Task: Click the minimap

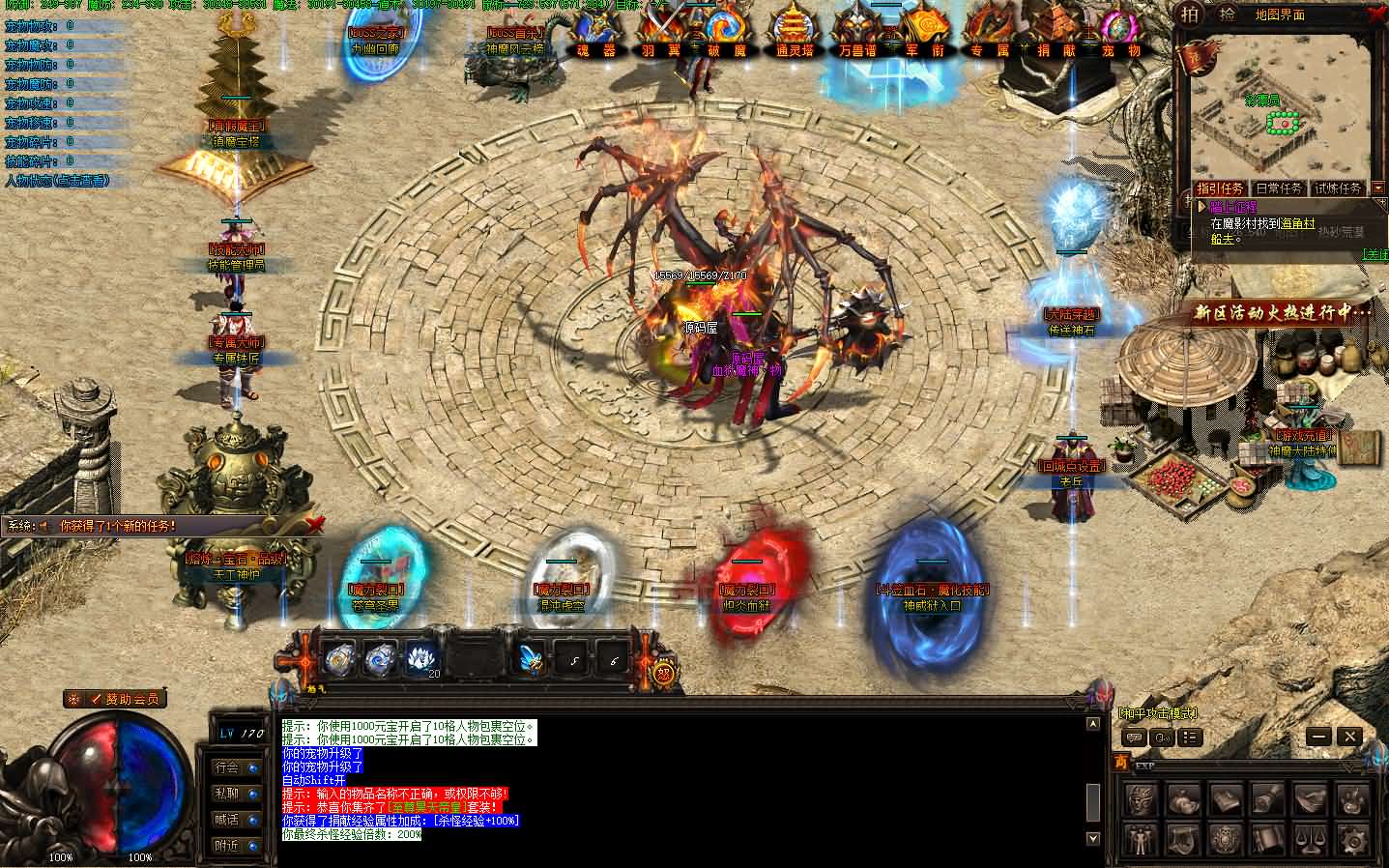Action: (x=1276, y=116)
